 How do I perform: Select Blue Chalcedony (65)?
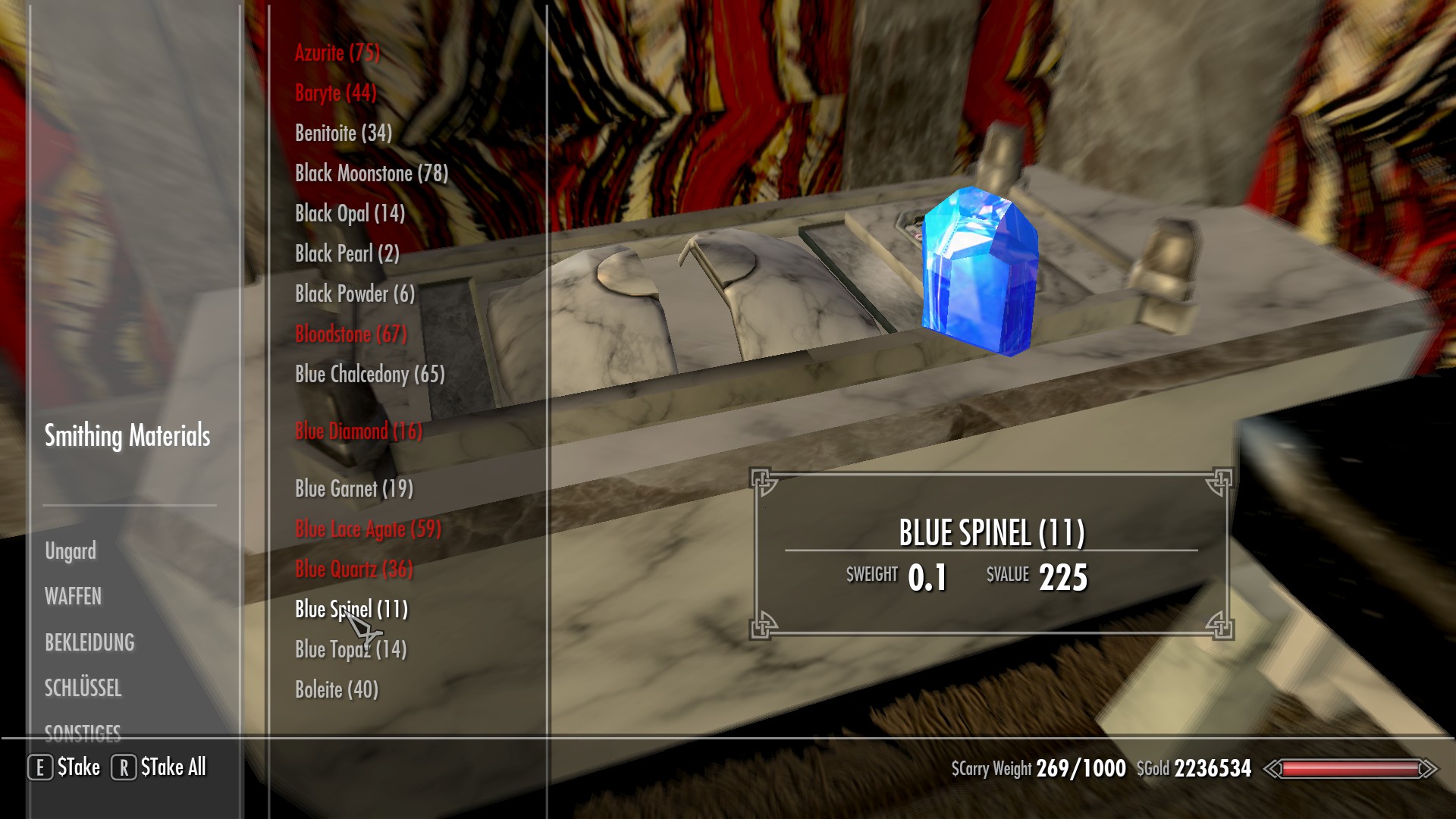(369, 375)
